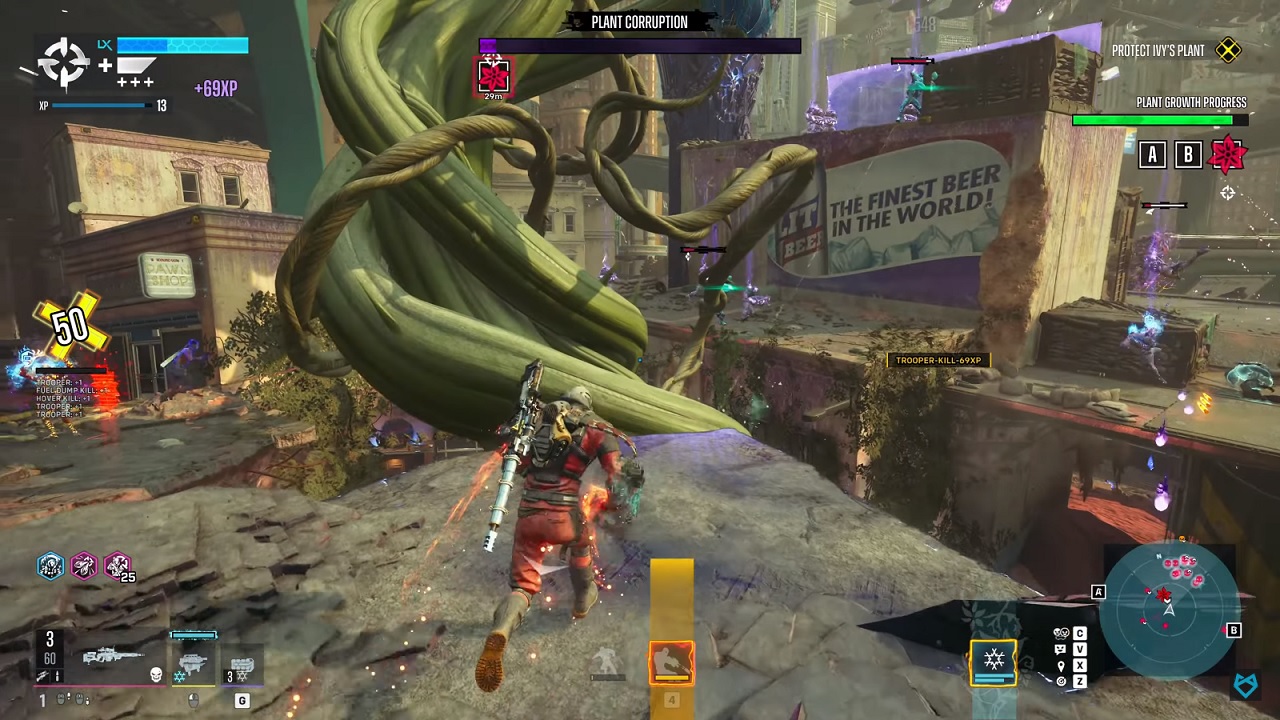Select the red plant objective icon by A and B
This screenshot has width=1280, height=720.
[1227, 154]
